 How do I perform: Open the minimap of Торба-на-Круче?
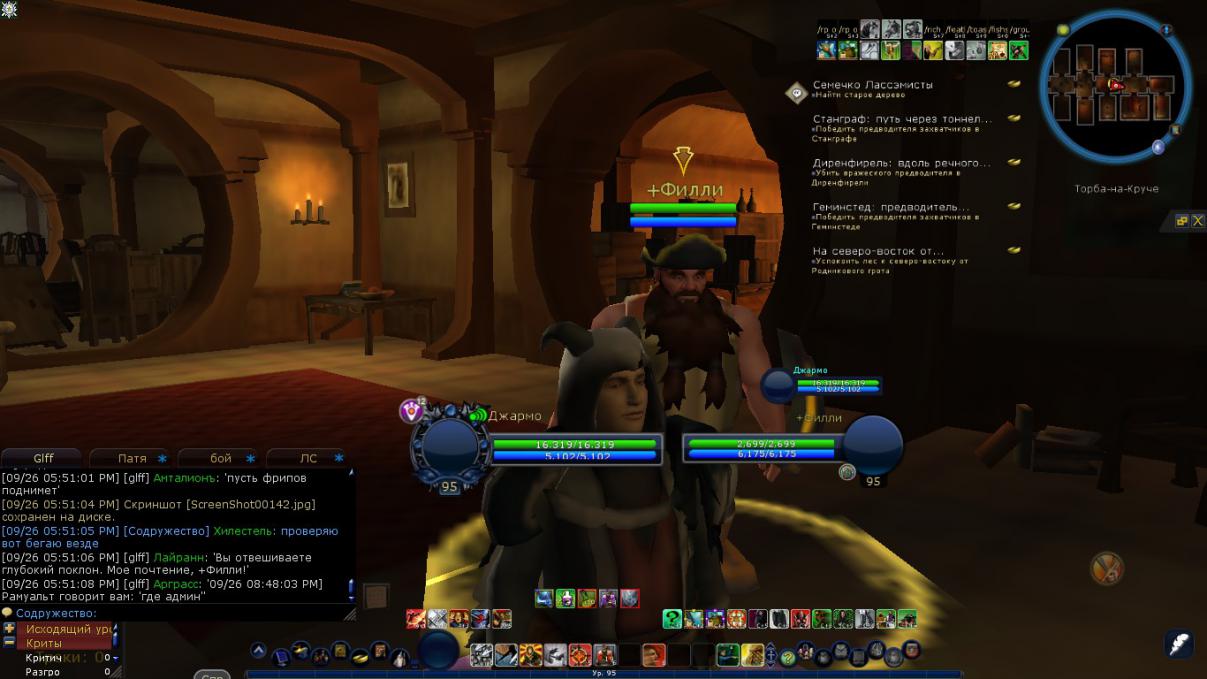pyautogui.click(x=1114, y=87)
